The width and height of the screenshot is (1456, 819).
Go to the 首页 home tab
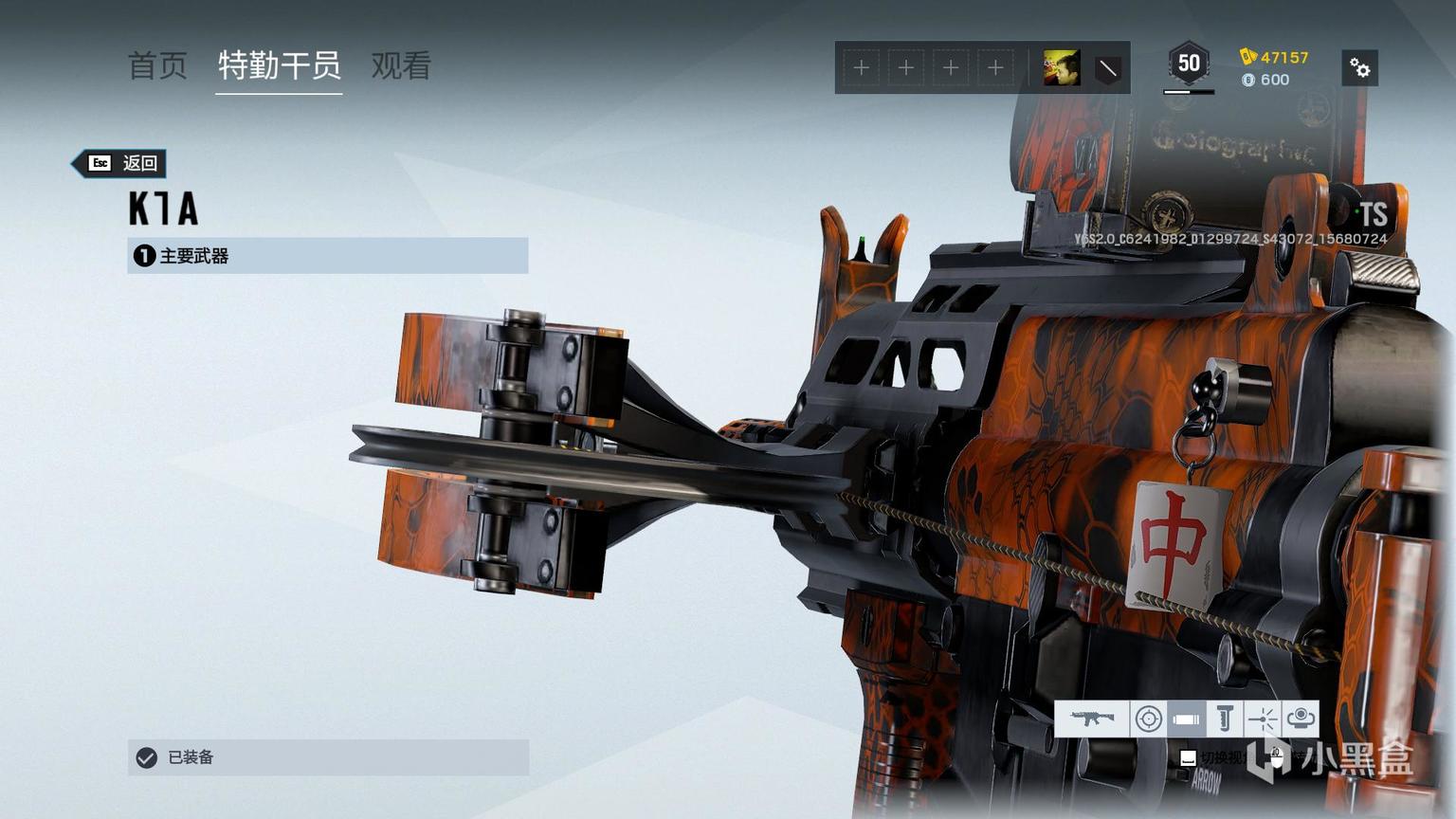click(x=157, y=65)
